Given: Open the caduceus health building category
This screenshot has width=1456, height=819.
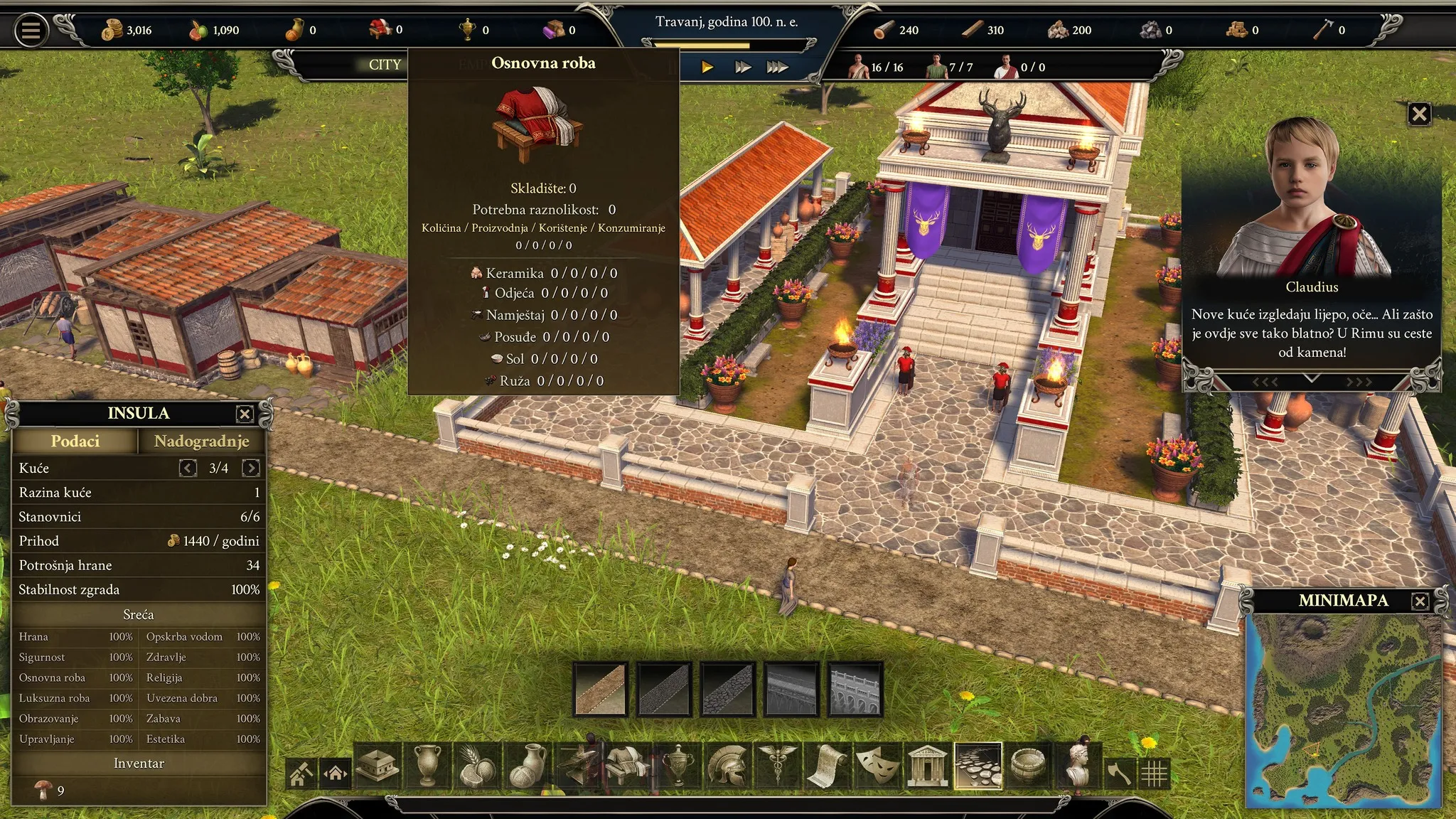Looking at the screenshot, I should coord(778,766).
